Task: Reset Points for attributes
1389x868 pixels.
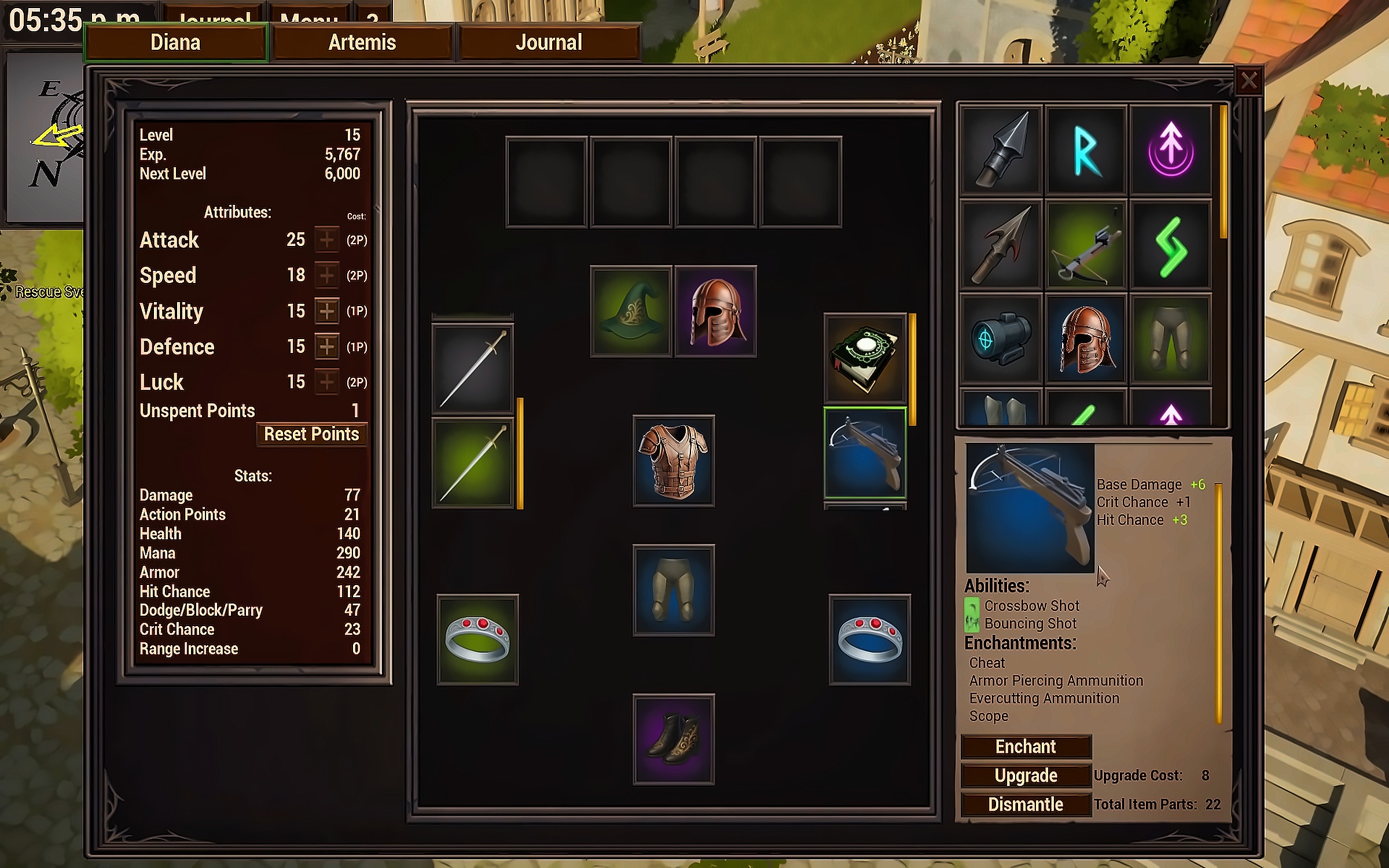Action: tap(311, 434)
